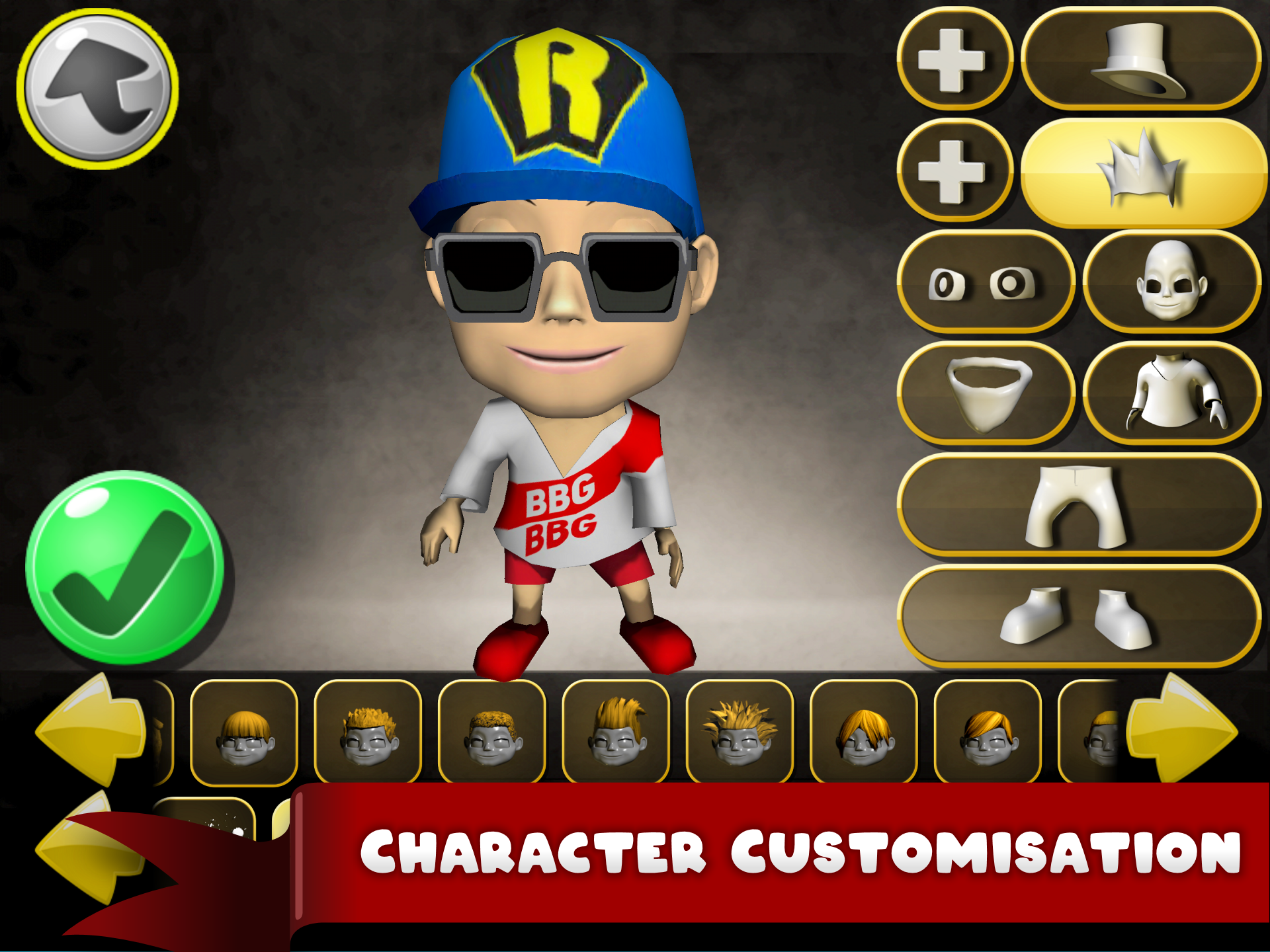
Task: Select the eyes customisation category
Action: (986, 281)
